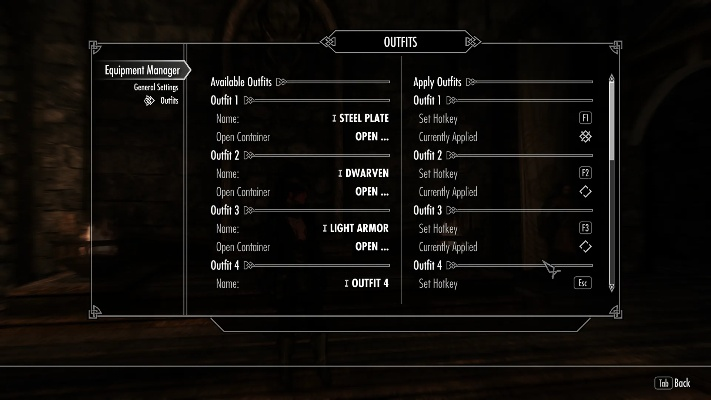The image size is (711, 400).
Task: Edit the Outfit 4 name field
Action: click(x=368, y=283)
